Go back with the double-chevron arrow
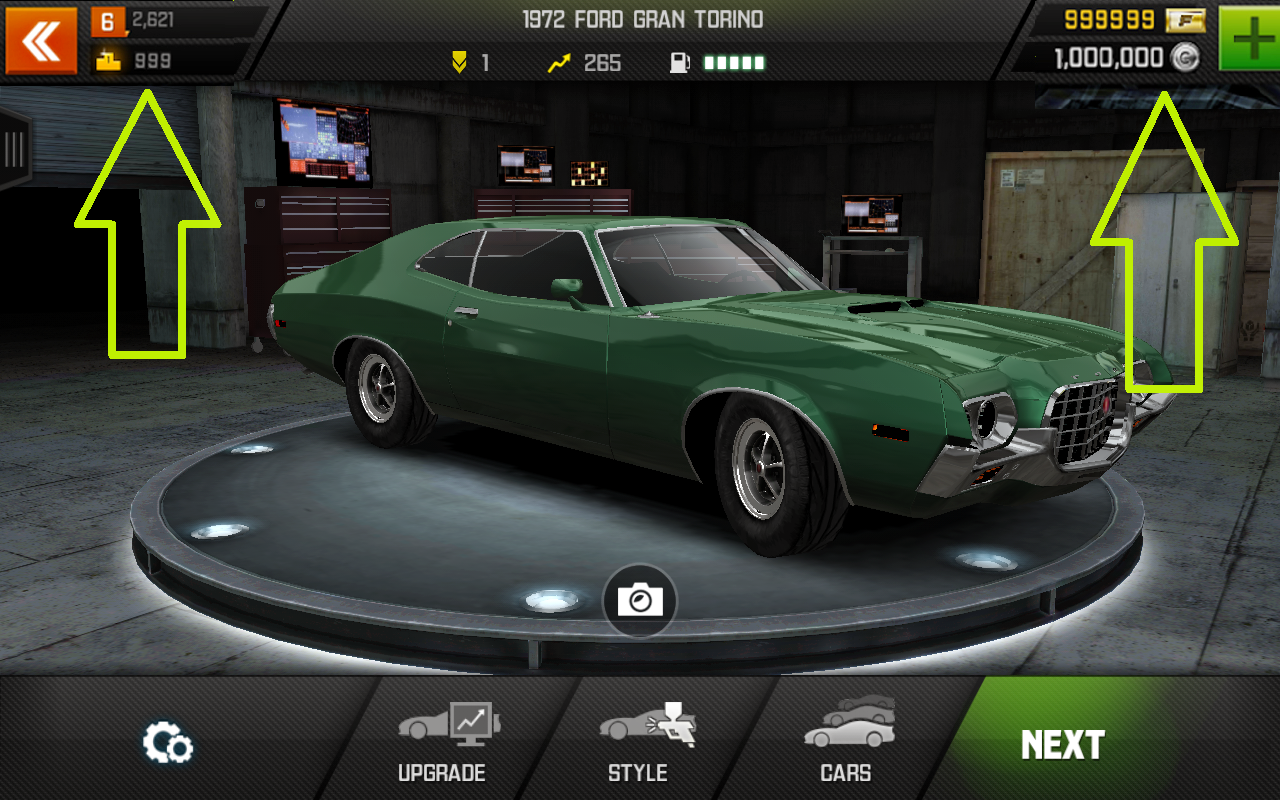Viewport: 1280px width, 800px height. (x=40, y=42)
